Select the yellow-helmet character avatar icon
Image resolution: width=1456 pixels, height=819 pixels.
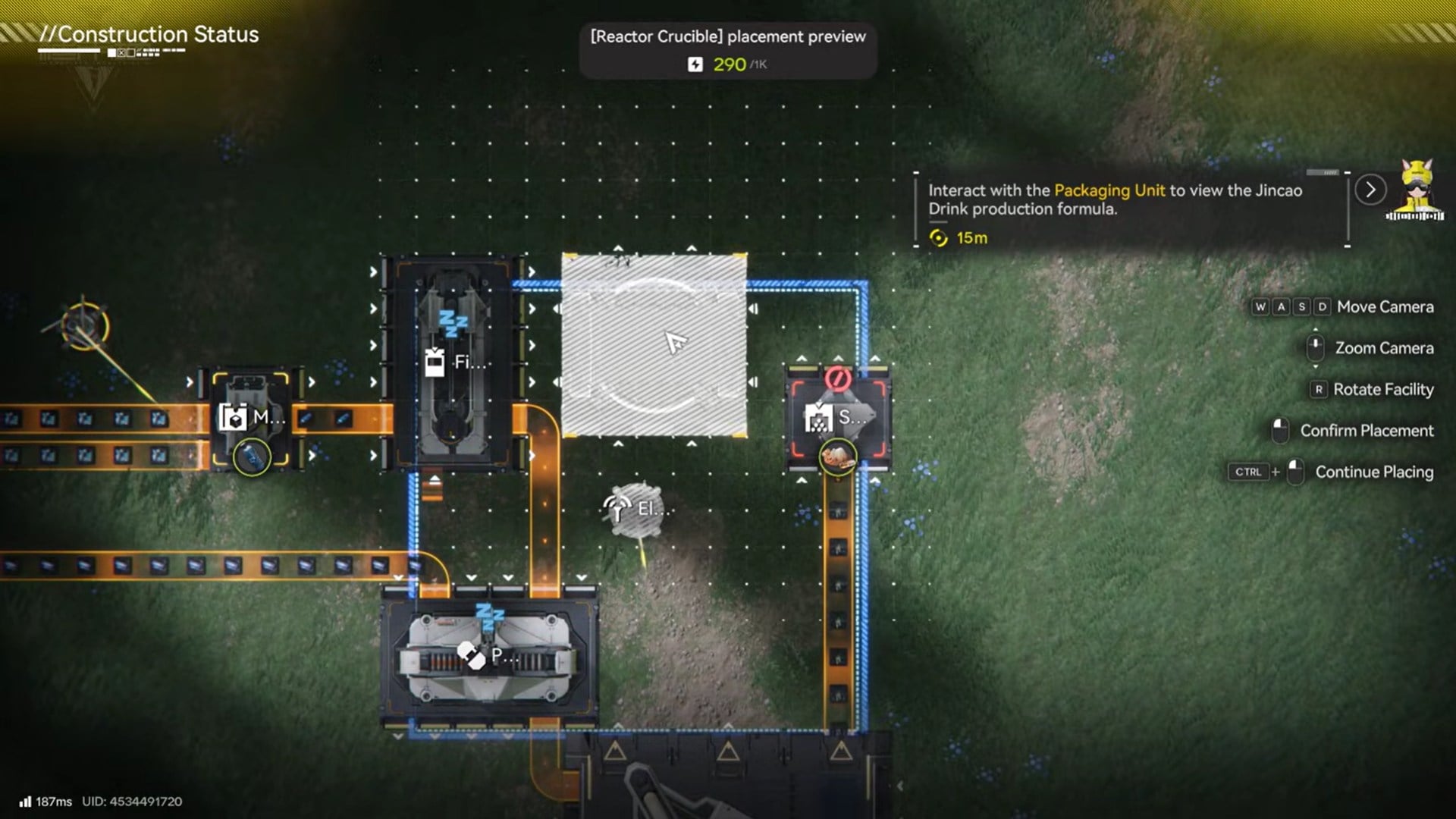click(x=1416, y=190)
